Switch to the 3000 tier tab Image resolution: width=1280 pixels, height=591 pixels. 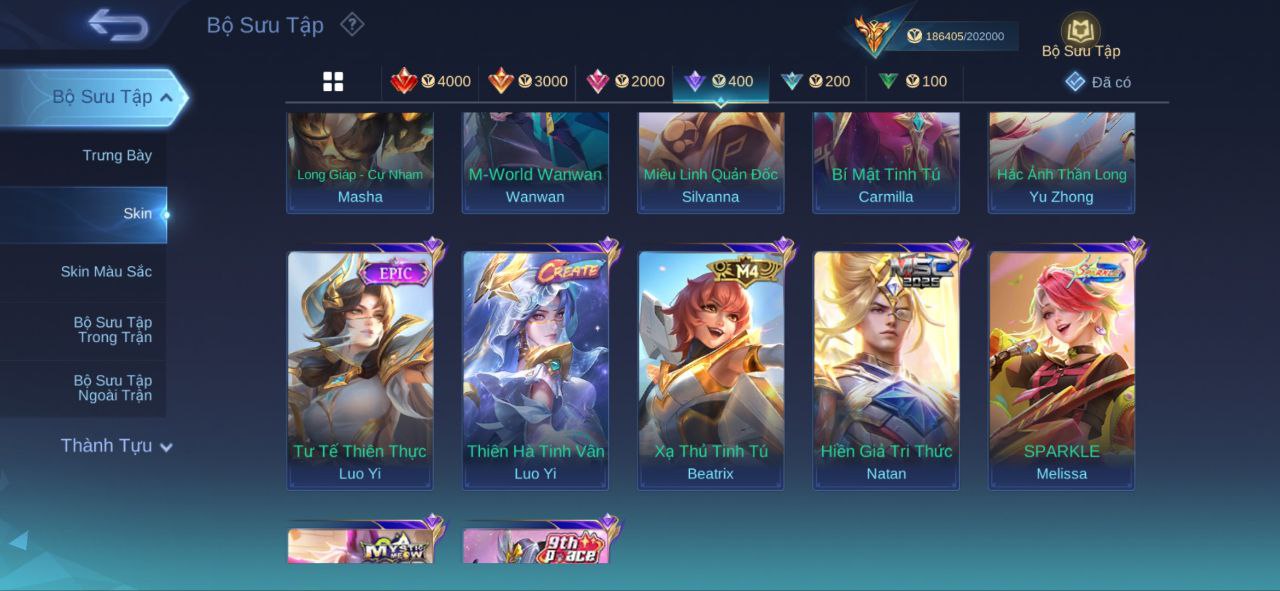[527, 82]
